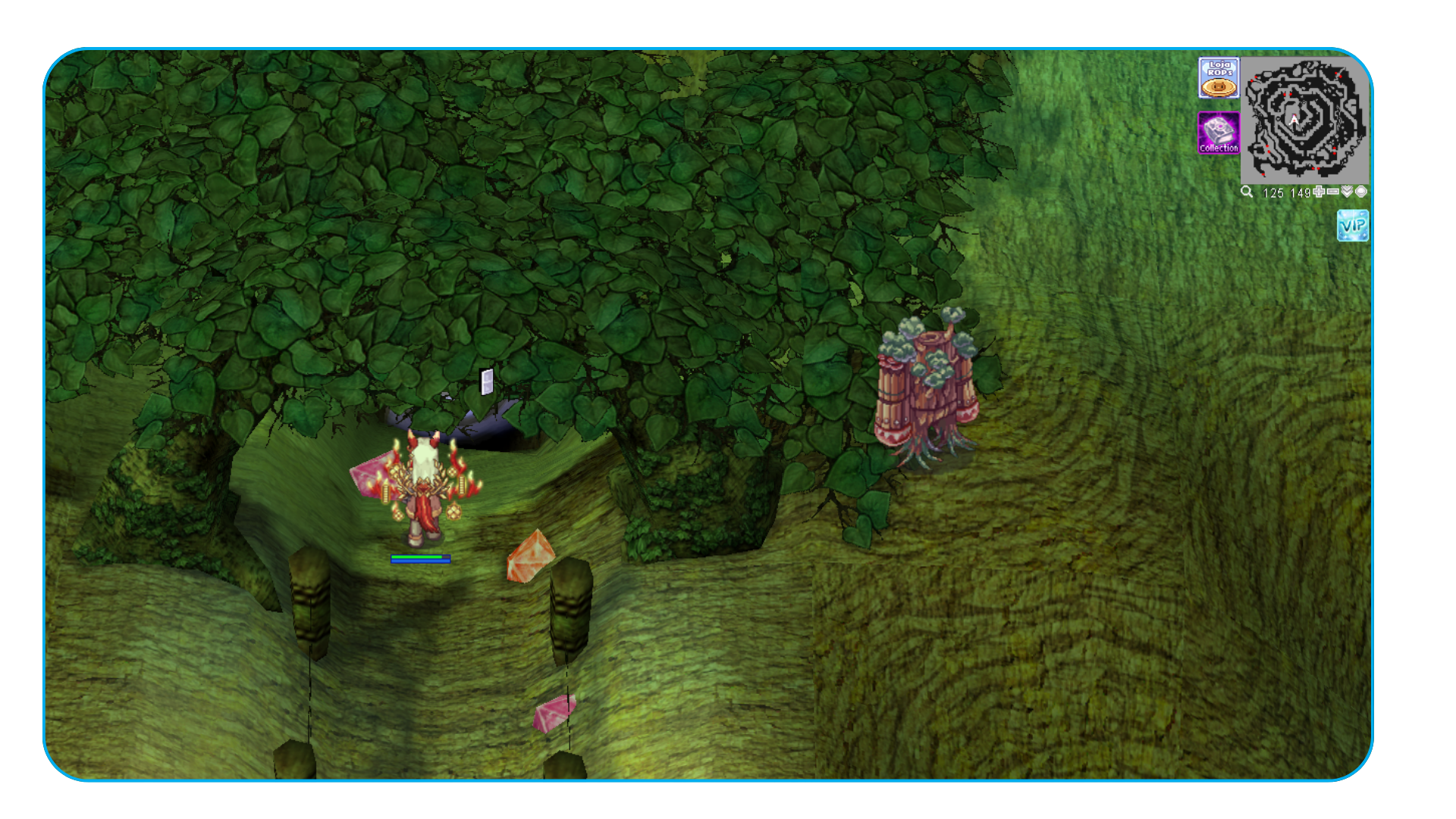Screen dimensions: 1456x819
Task: Open the Loja ROPs shop
Action: tap(1219, 78)
